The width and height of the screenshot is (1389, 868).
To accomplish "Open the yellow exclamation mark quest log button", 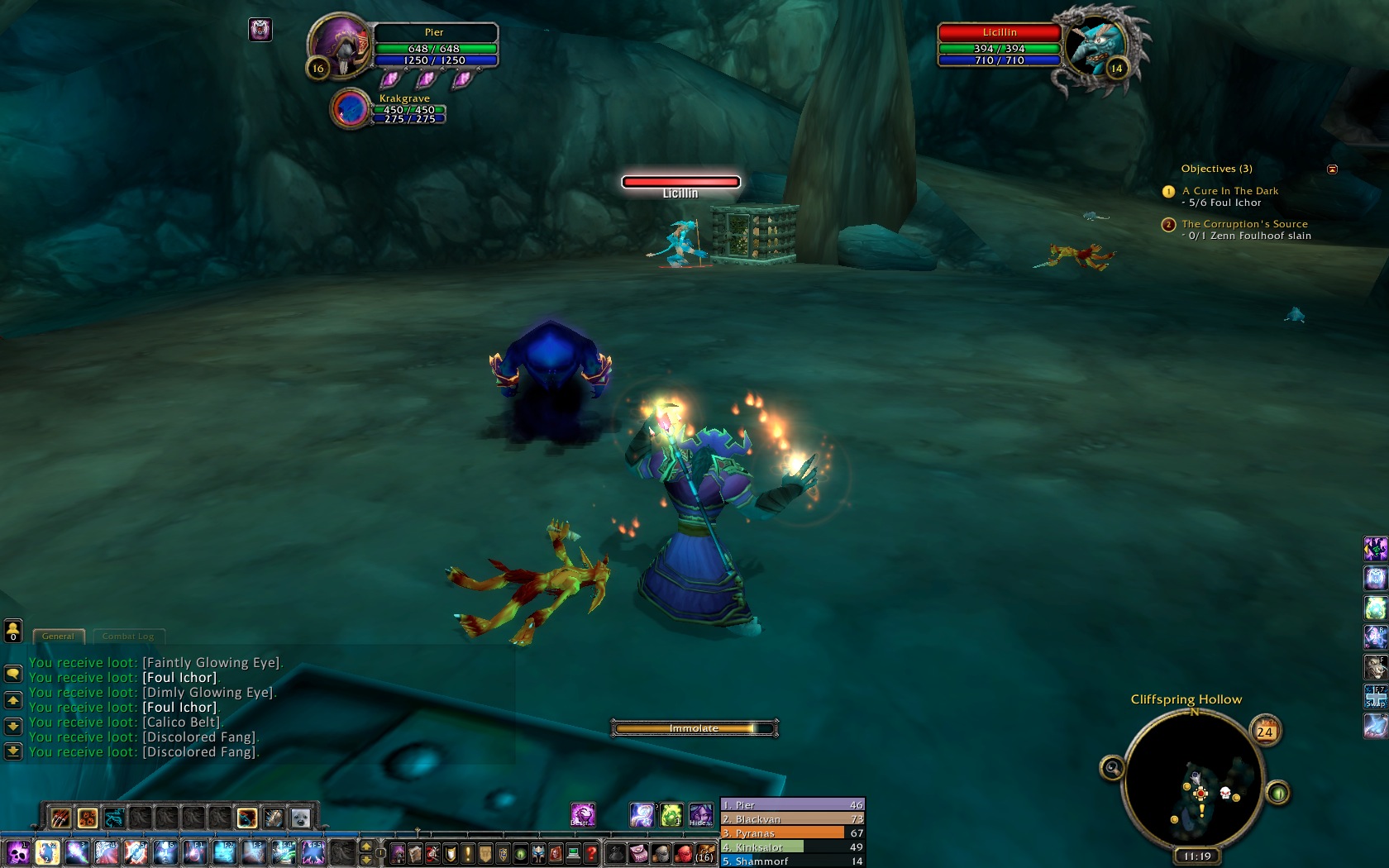I will click(468, 852).
